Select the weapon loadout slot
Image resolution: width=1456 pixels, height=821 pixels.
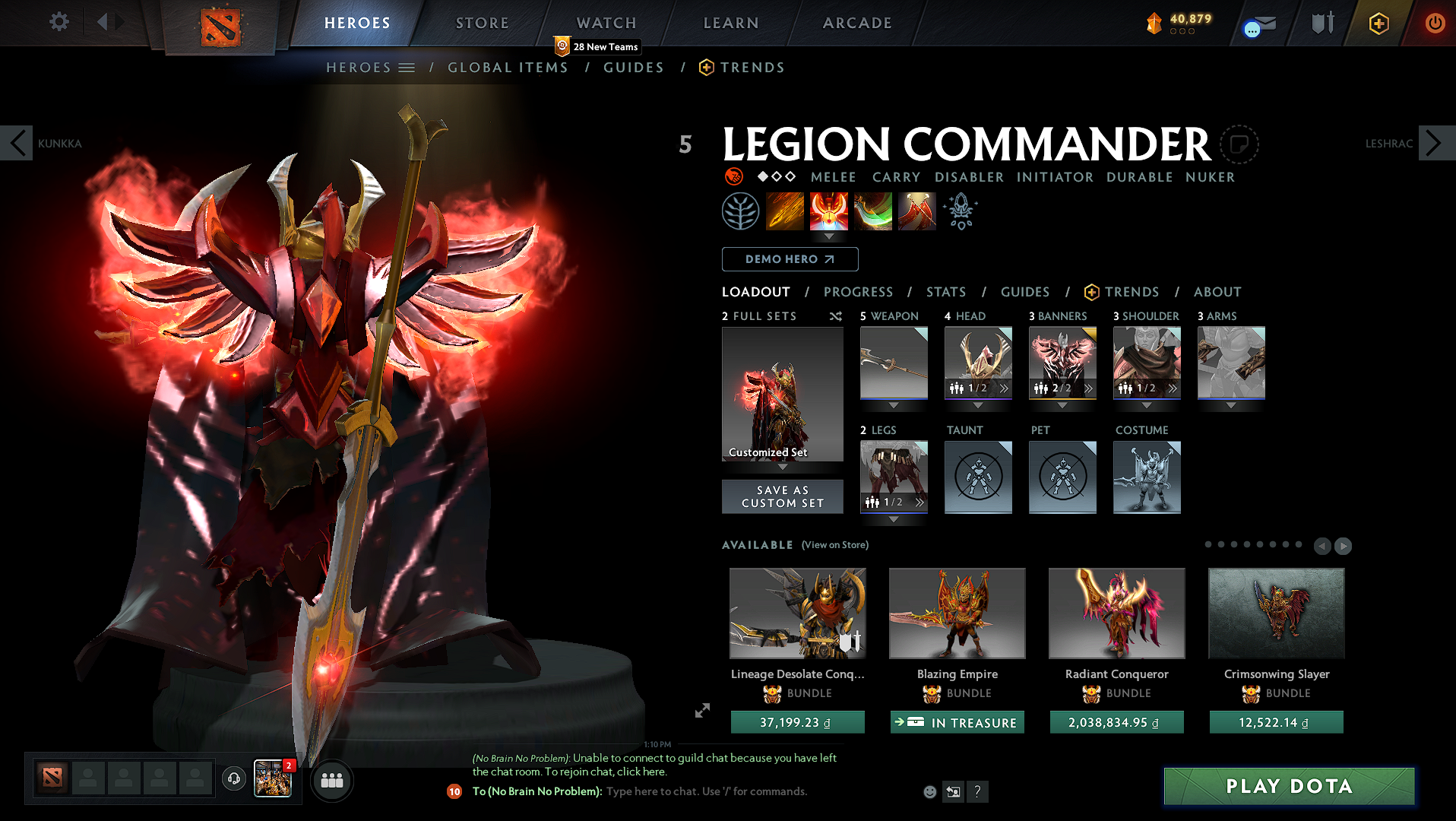pos(894,363)
